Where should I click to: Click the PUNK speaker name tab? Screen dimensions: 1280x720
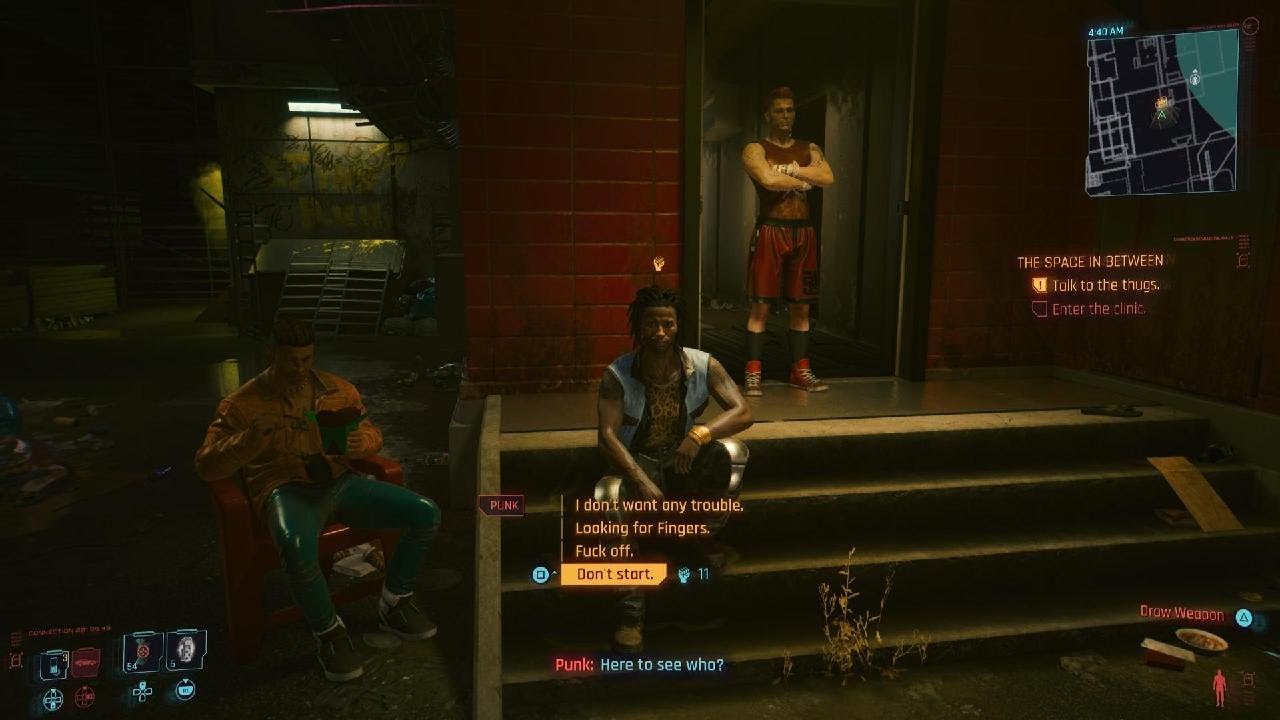coord(501,505)
